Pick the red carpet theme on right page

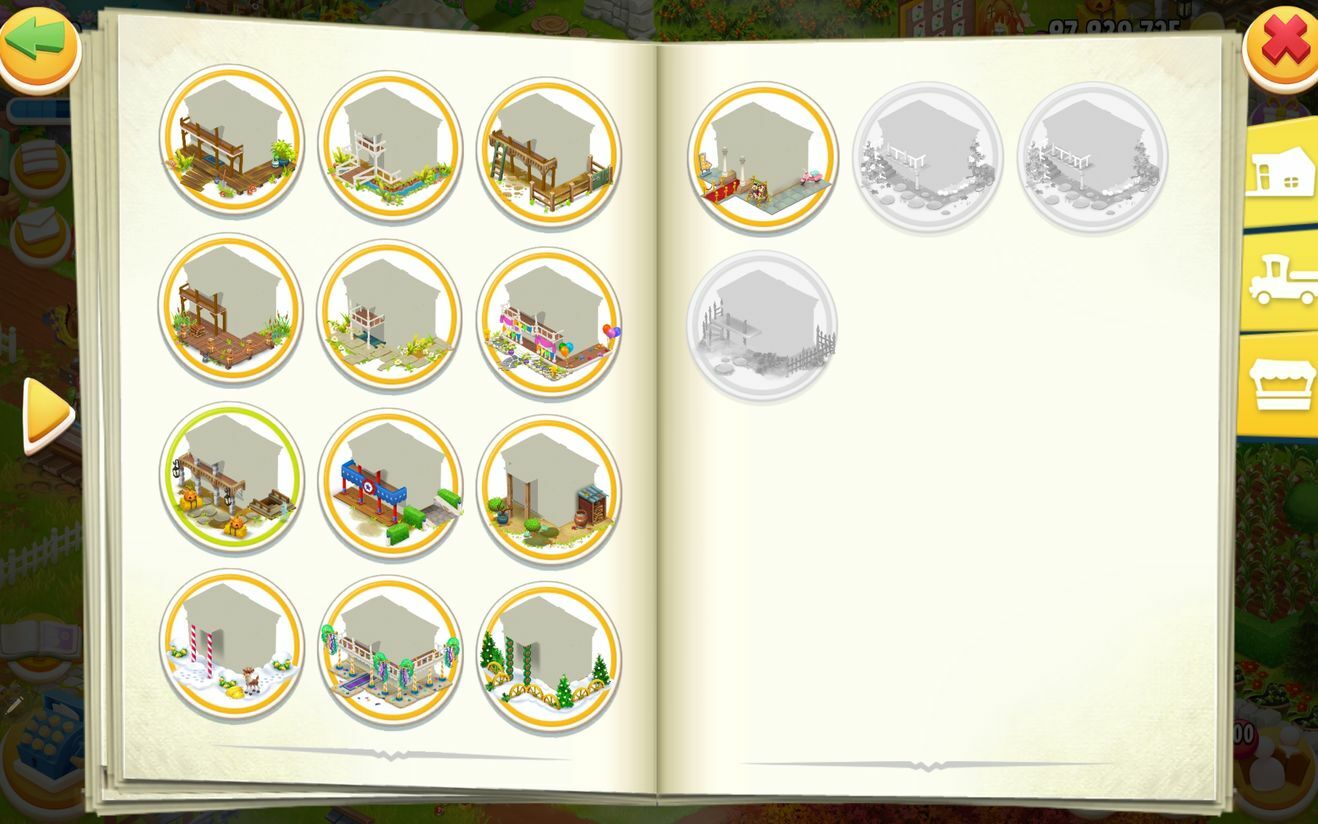click(x=763, y=157)
